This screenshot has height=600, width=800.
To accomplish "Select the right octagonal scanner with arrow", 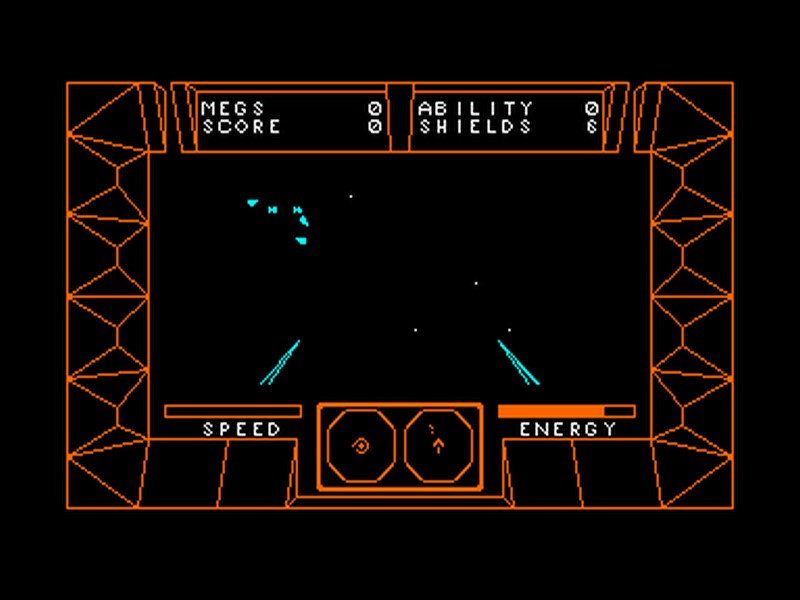I will click(438, 446).
